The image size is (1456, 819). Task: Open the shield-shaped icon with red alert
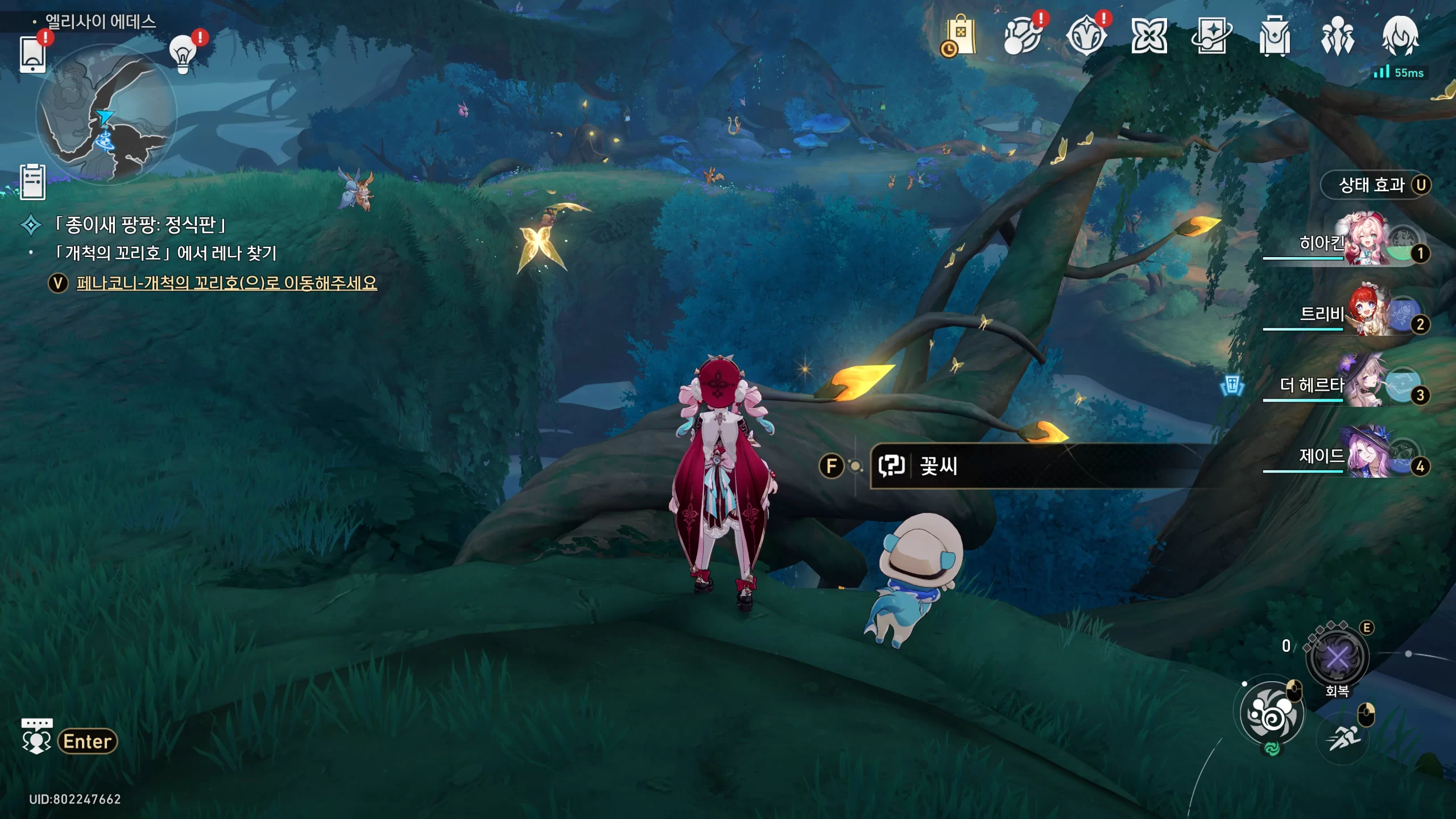(x=1086, y=36)
